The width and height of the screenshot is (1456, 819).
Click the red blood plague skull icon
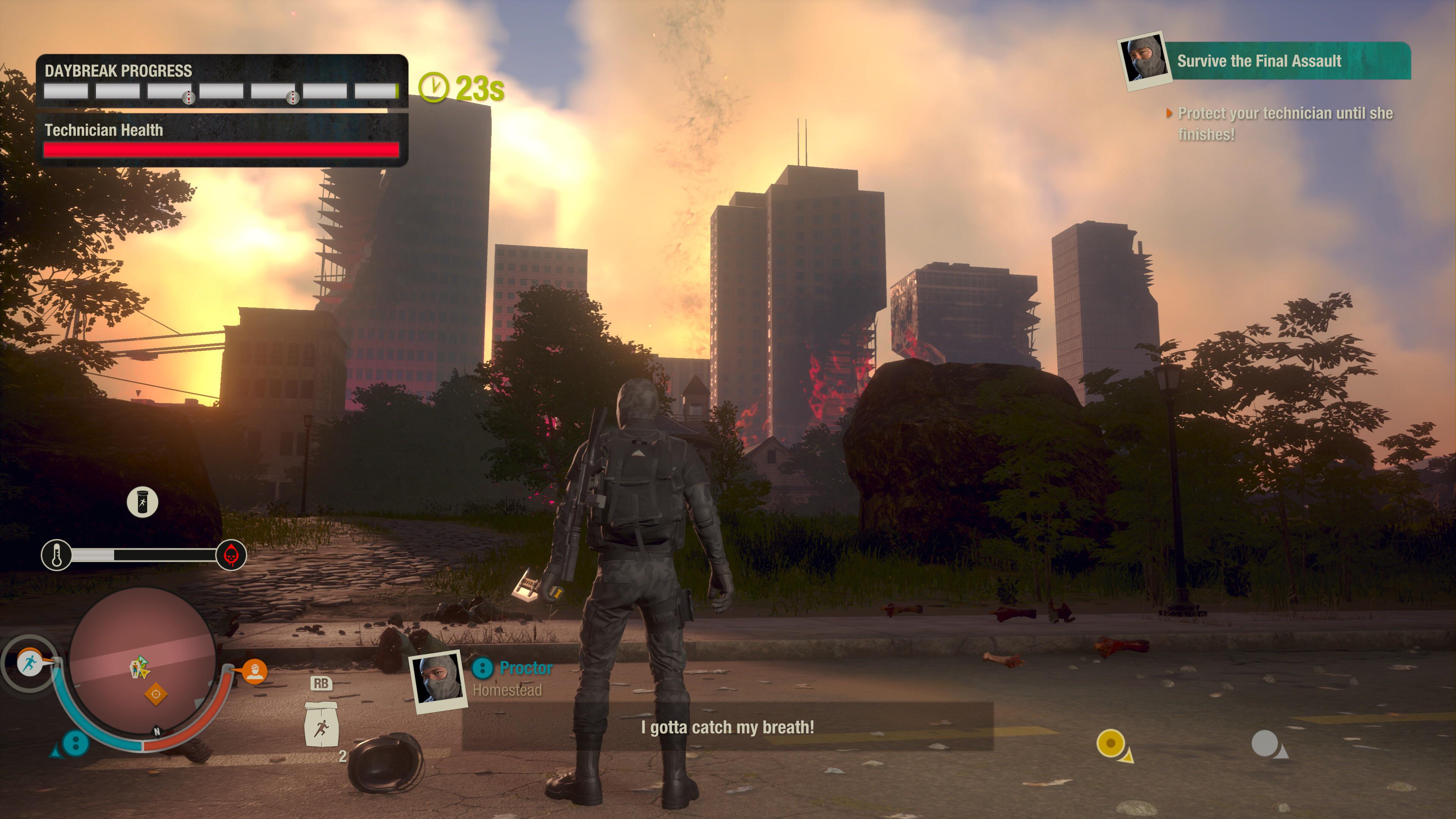pos(231,555)
